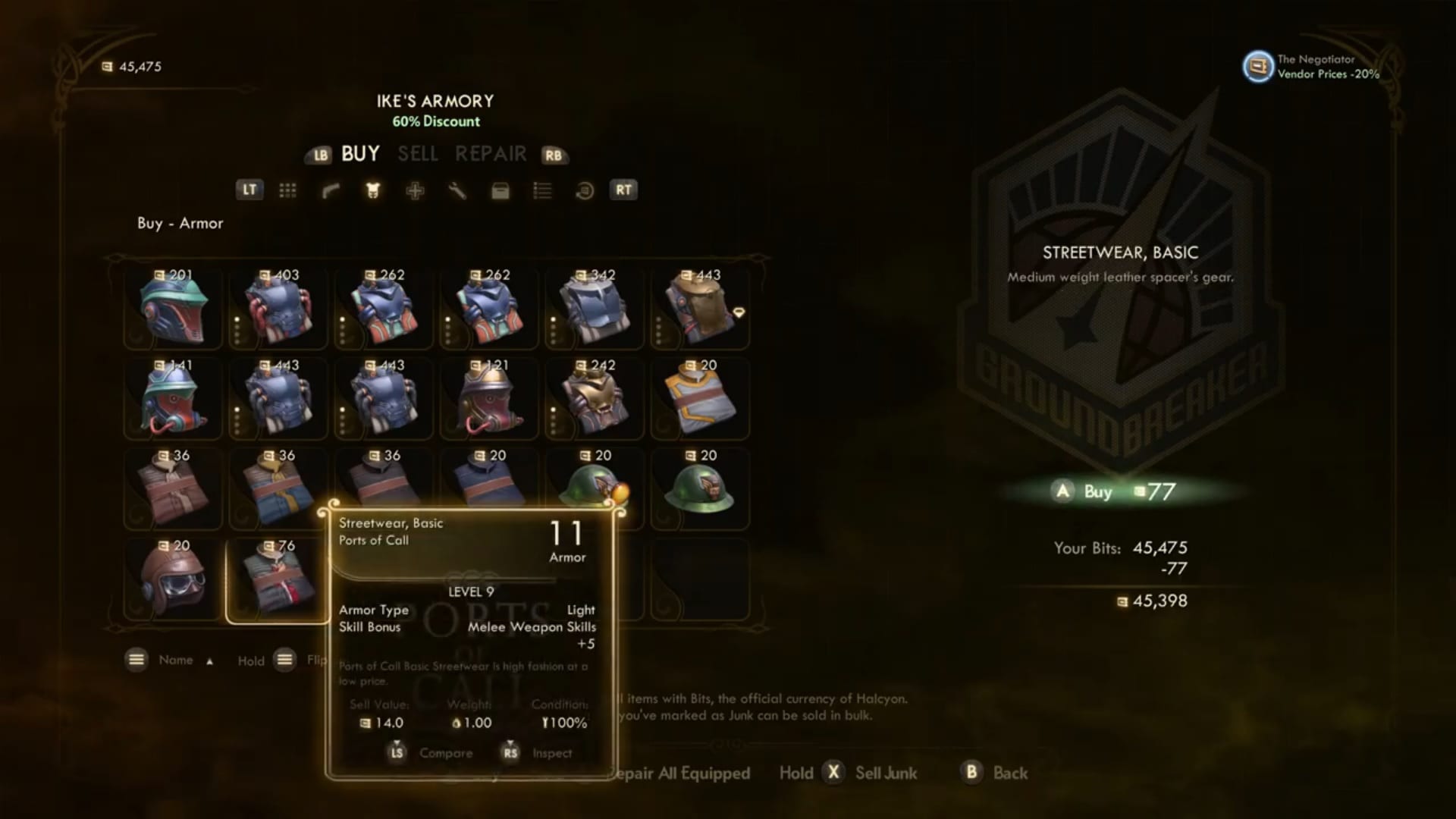The height and width of the screenshot is (819, 1456).
Task: Open the weapons filter icon
Action: 331,190
